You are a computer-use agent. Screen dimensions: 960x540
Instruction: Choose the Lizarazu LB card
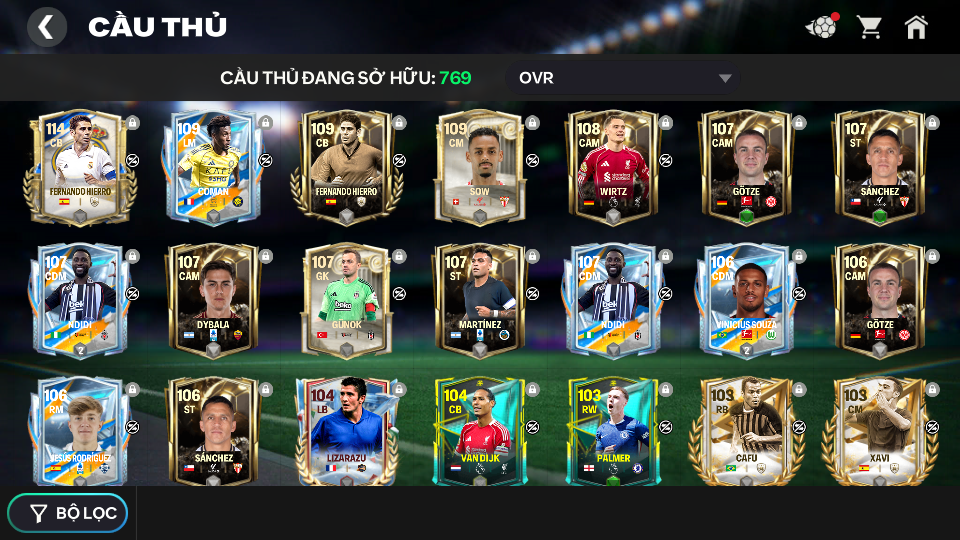tap(346, 430)
